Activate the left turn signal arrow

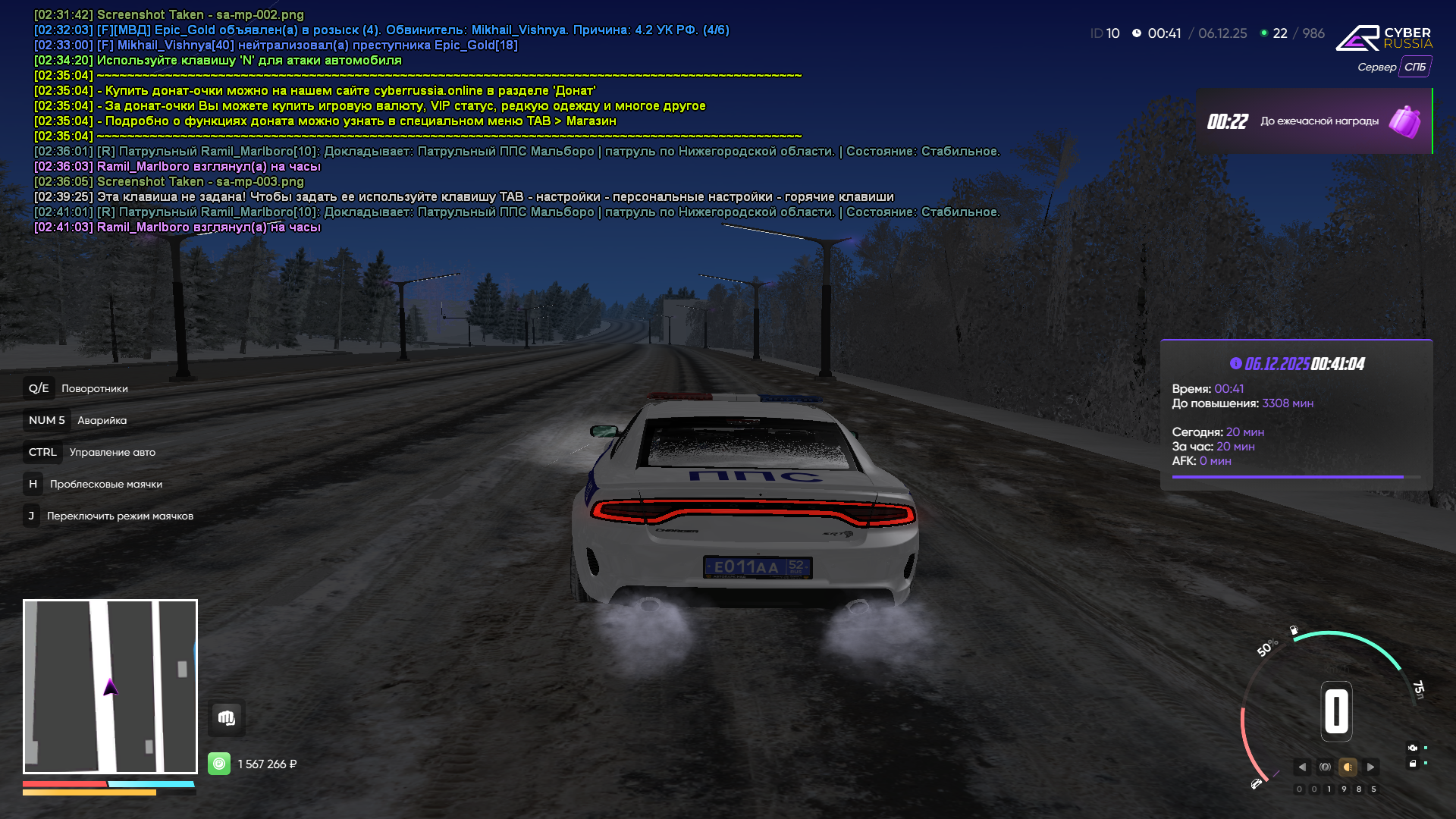coord(1302,767)
